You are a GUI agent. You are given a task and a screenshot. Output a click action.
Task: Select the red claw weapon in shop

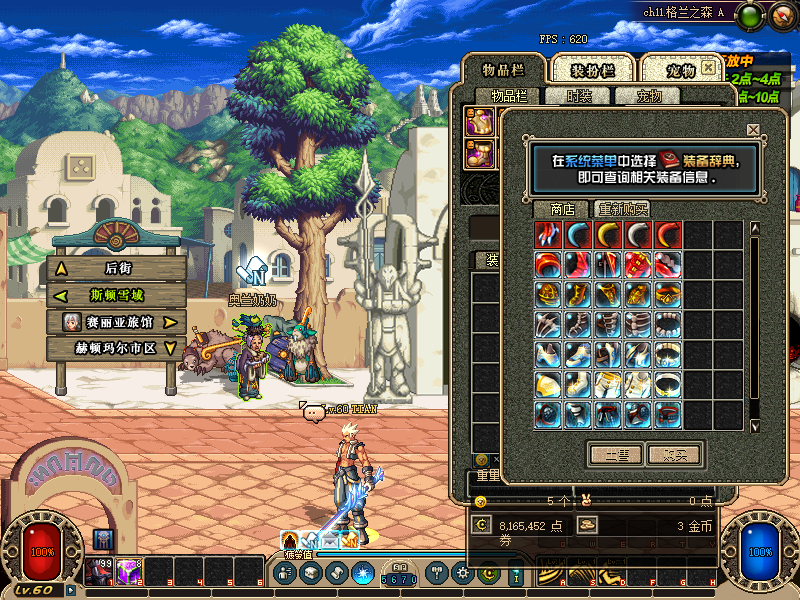[549, 235]
